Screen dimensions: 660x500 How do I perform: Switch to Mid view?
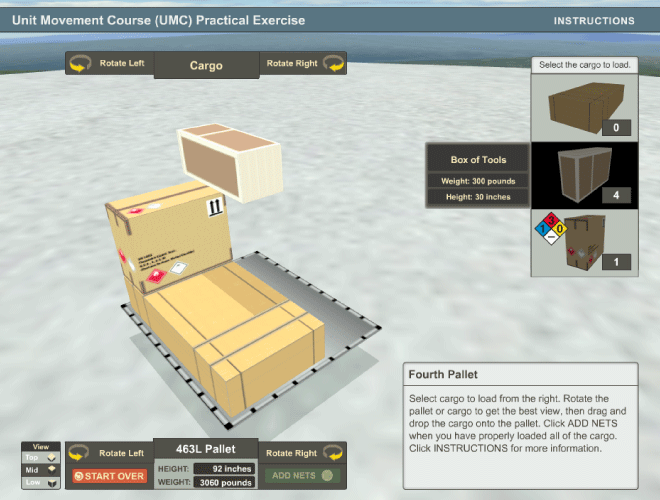tap(41, 469)
